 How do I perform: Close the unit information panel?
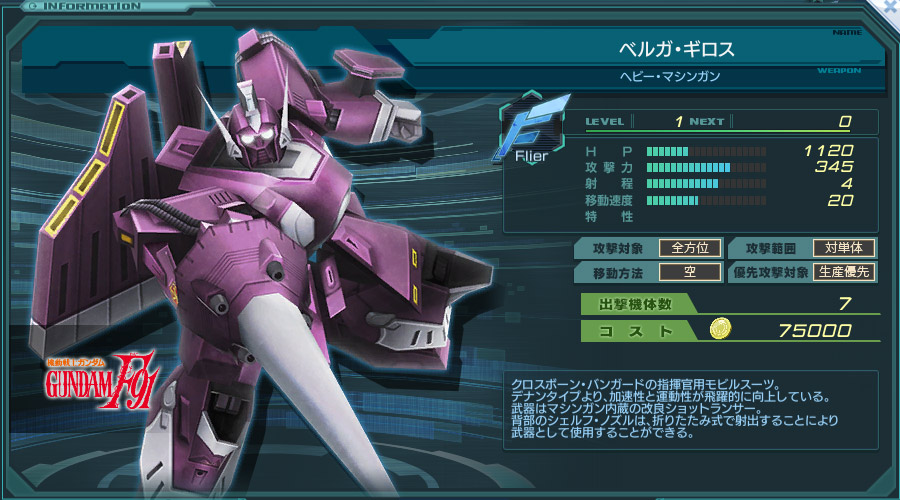pyautogui.click(x=890, y=7)
